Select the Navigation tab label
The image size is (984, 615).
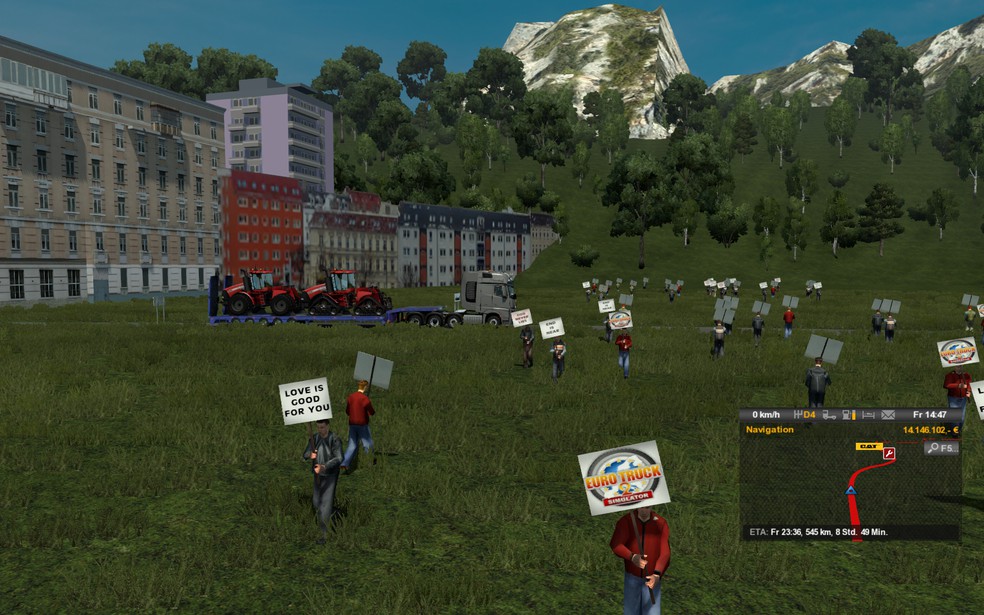[770, 430]
